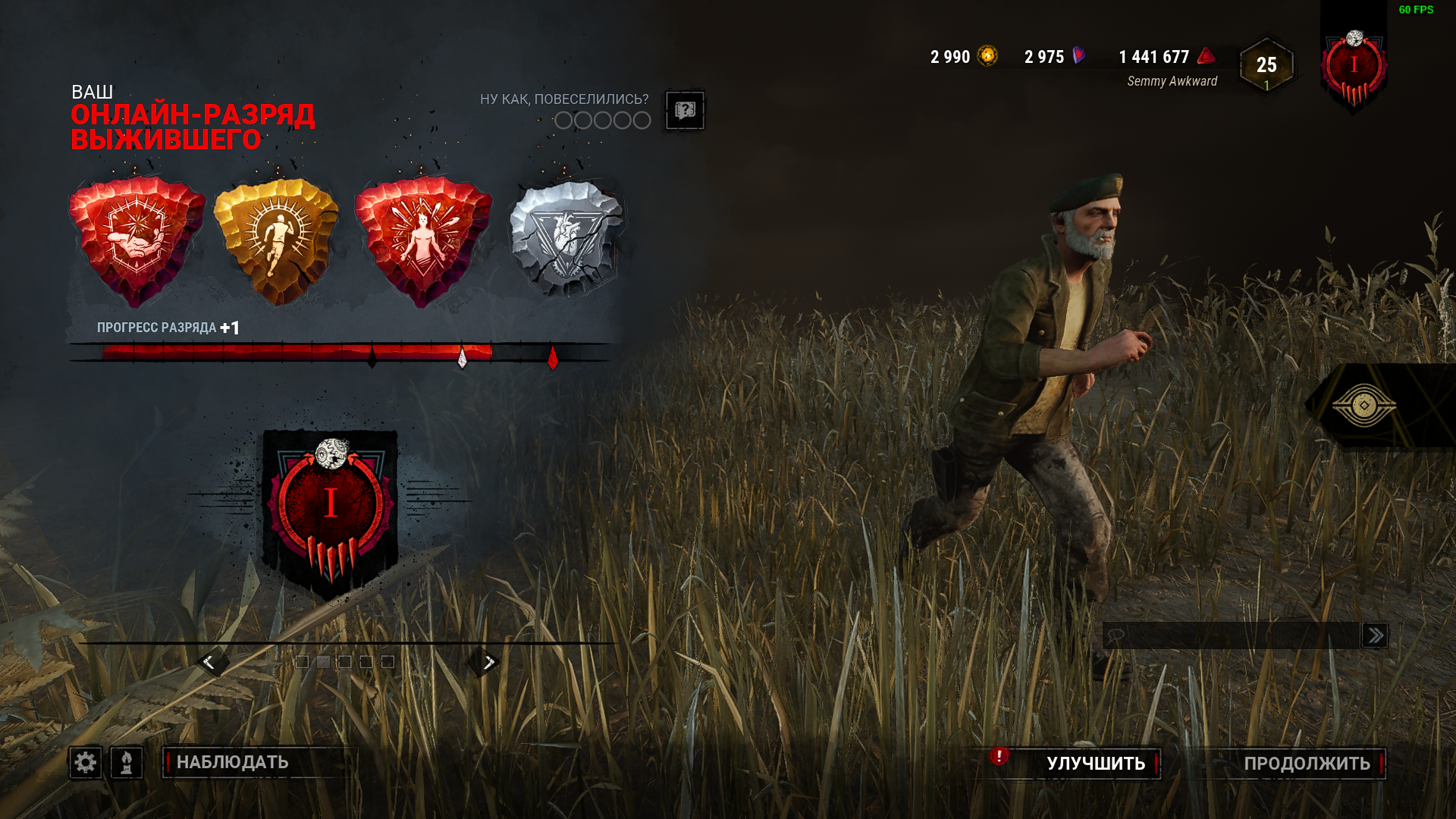Click the chat message input field
Image resolution: width=1456 pixels, height=819 pixels.
coord(1232,635)
